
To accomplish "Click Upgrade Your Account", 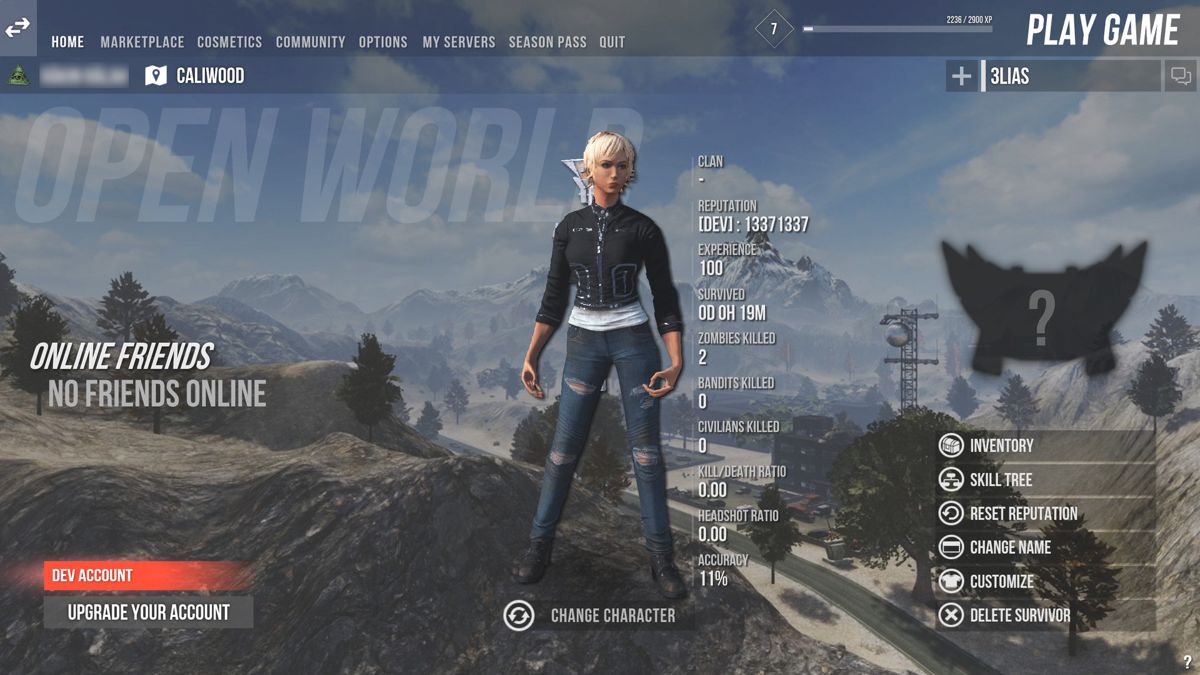I will coord(148,612).
